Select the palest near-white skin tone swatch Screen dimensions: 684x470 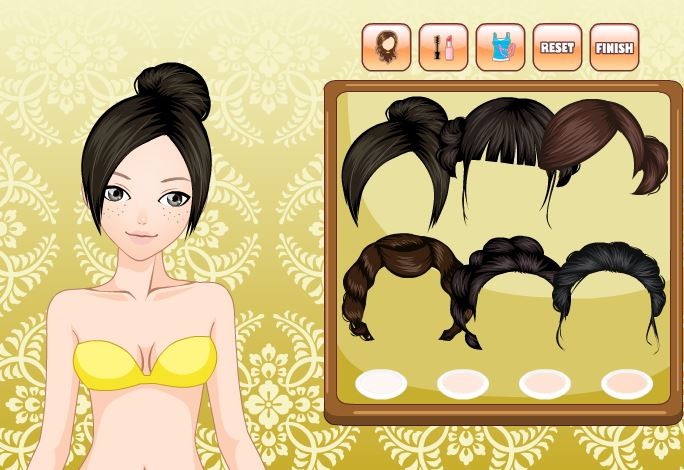point(381,382)
